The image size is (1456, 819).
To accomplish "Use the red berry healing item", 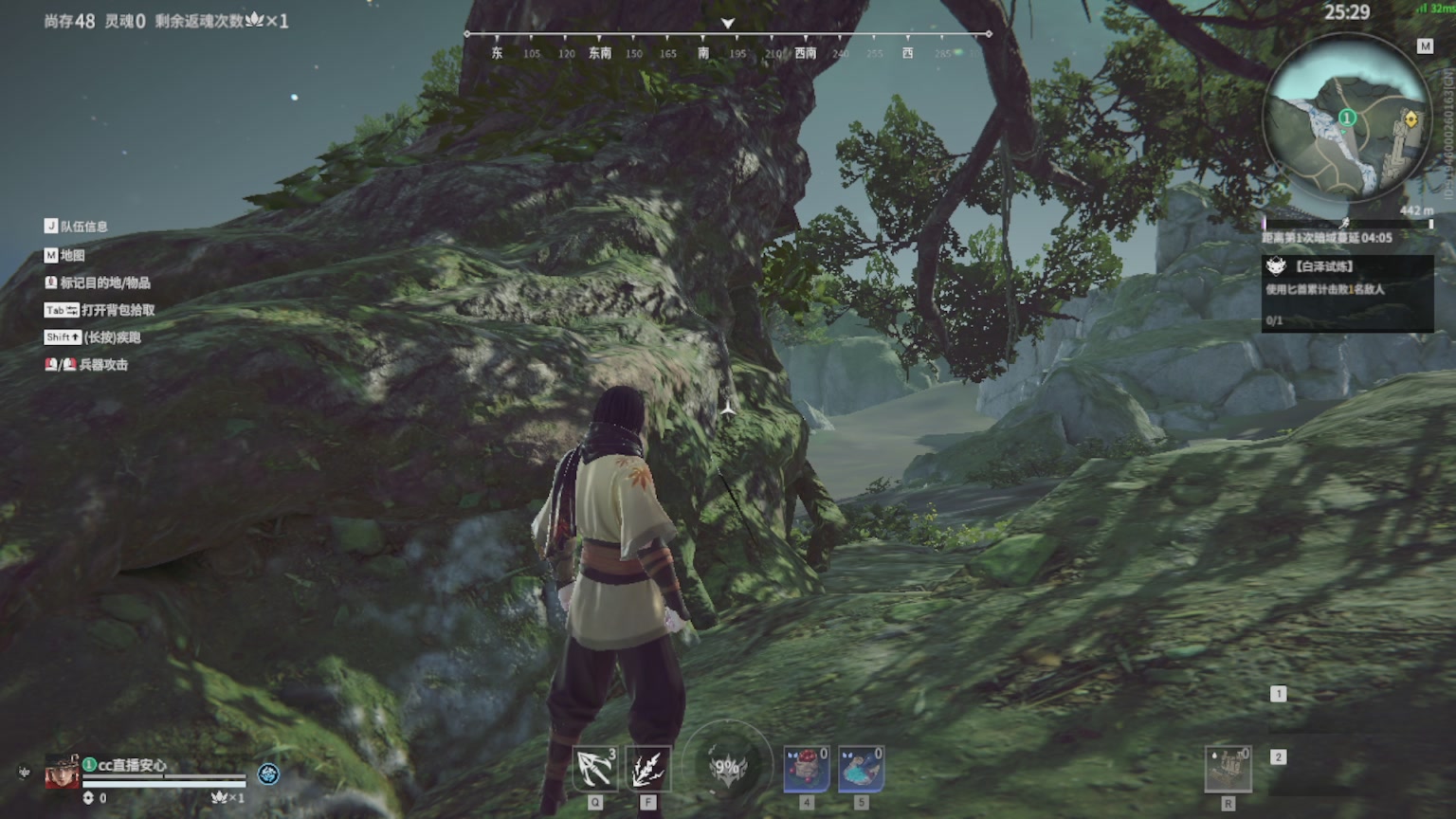I will pyautogui.click(x=807, y=769).
